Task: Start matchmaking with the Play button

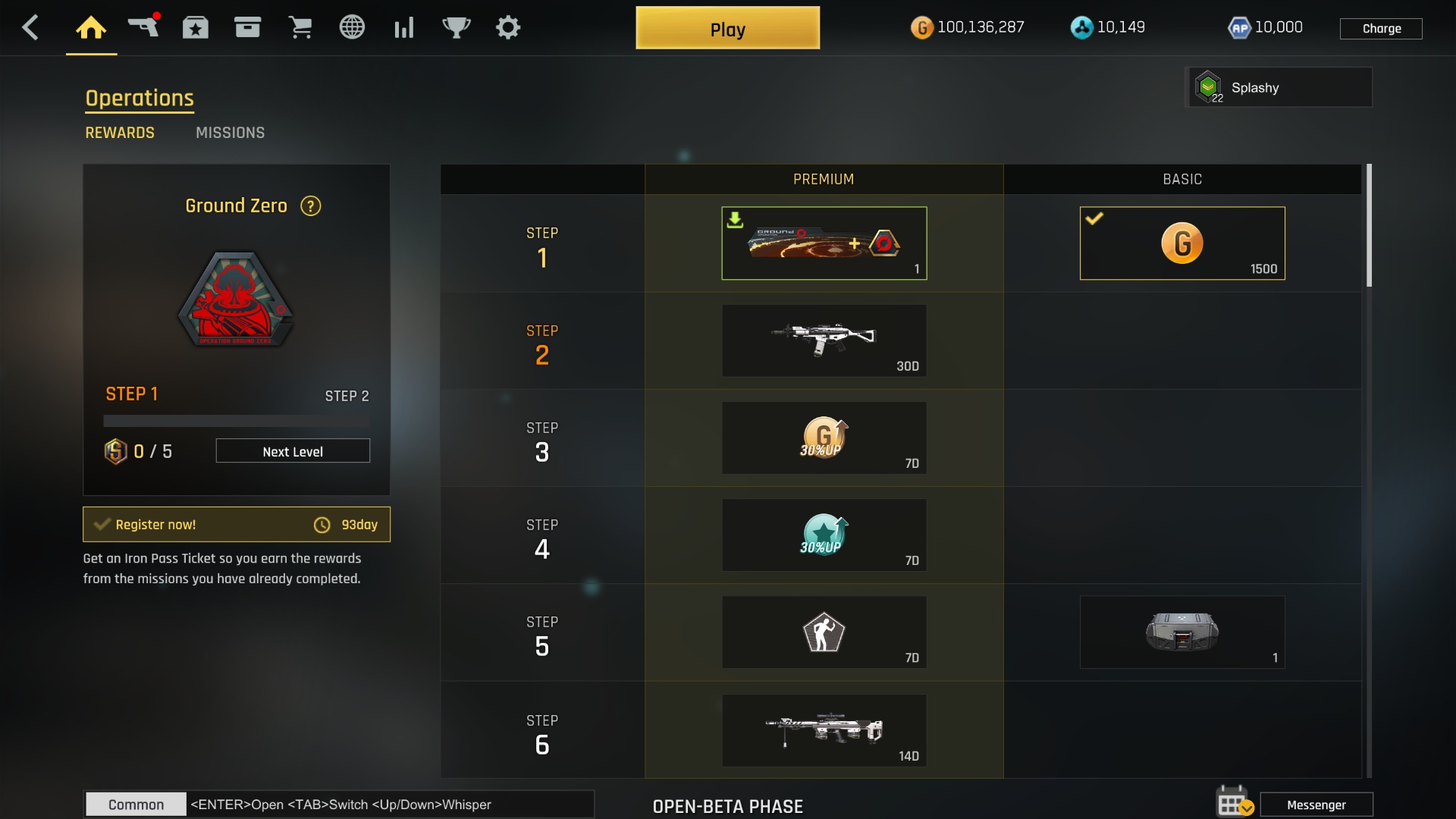Action: pyautogui.click(x=727, y=29)
